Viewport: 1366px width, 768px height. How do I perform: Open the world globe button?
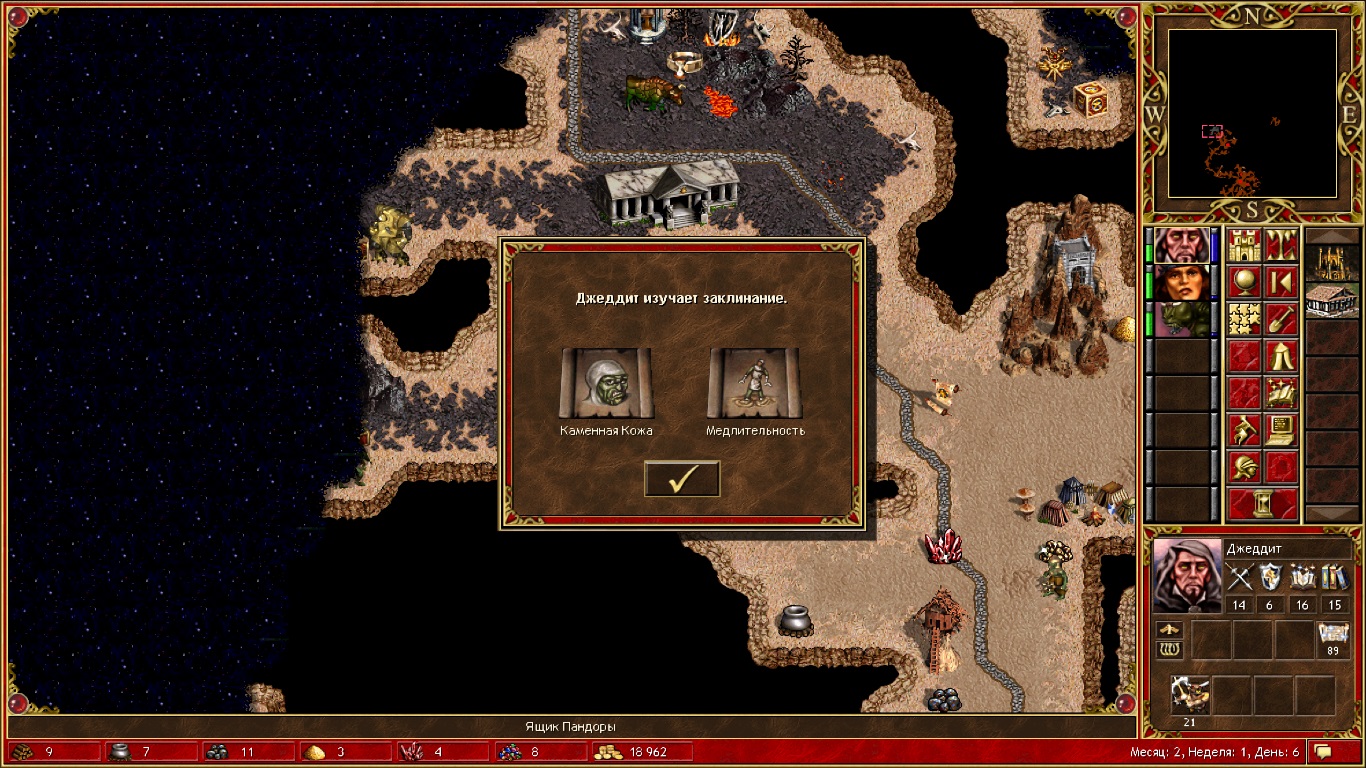tap(1245, 283)
